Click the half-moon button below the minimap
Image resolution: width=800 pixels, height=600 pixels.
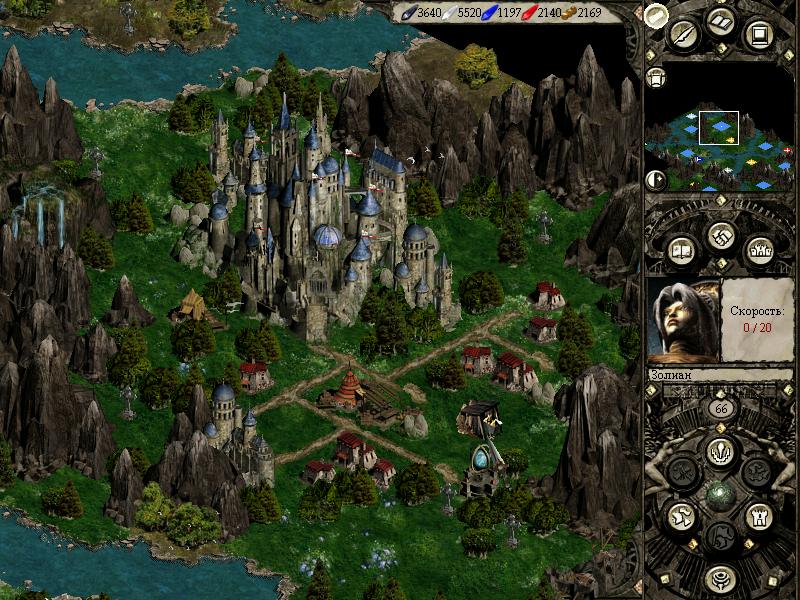pyautogui.click(x=656, y=180)
